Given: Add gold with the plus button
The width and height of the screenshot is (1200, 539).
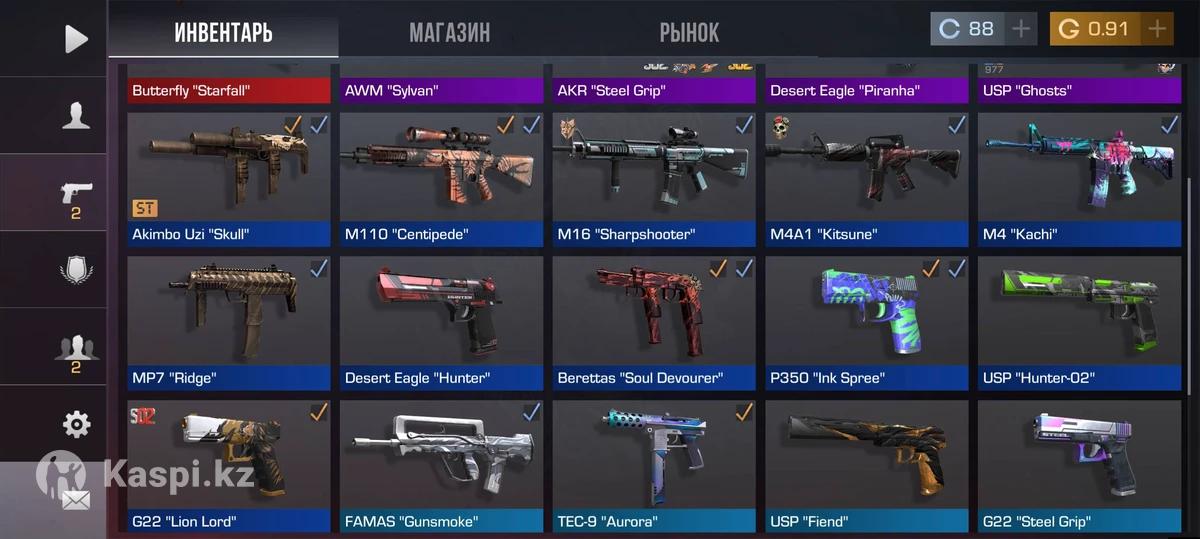Looking at the screenshot, I should click(1157, 29).
